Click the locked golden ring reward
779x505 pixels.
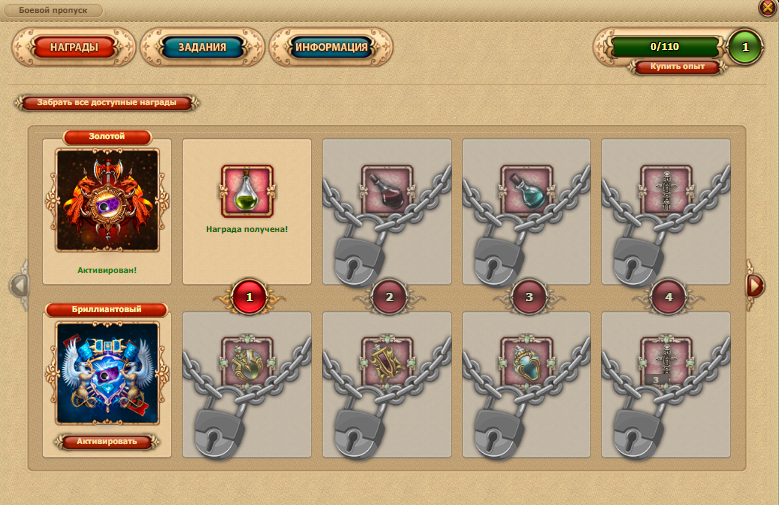click(247, 360)
